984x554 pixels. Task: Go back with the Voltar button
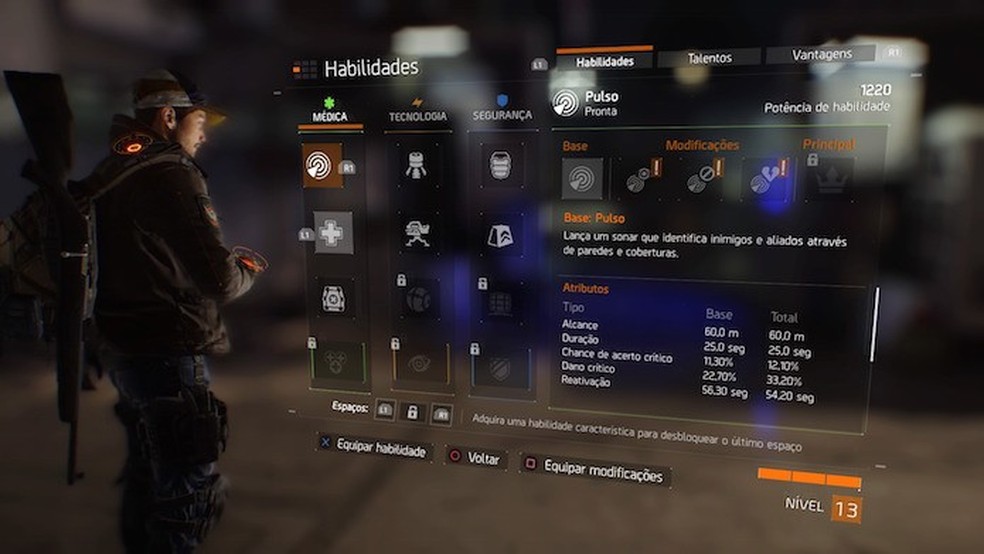(x=475, y=459)
